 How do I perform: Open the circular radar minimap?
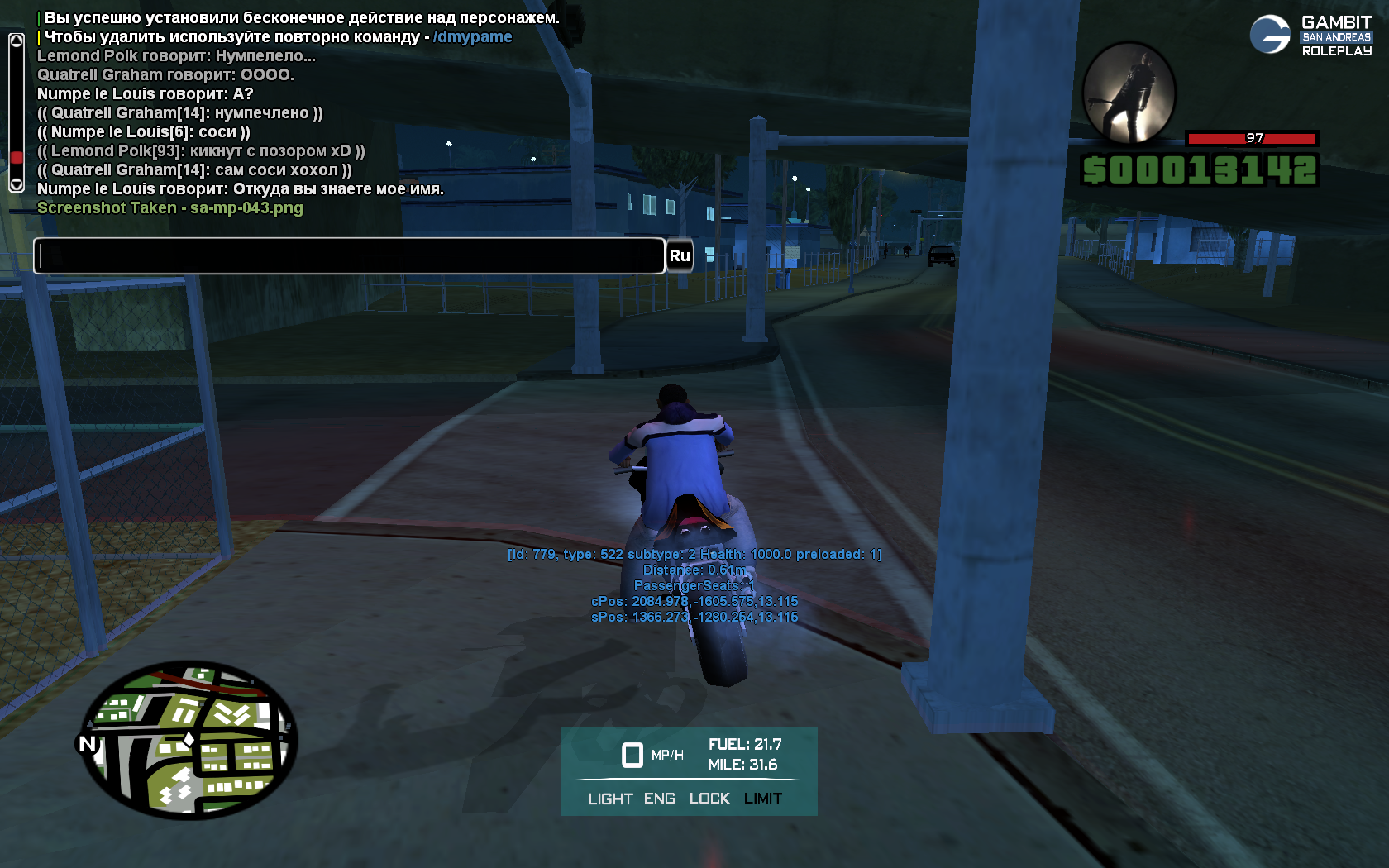(x=189, y=740)
